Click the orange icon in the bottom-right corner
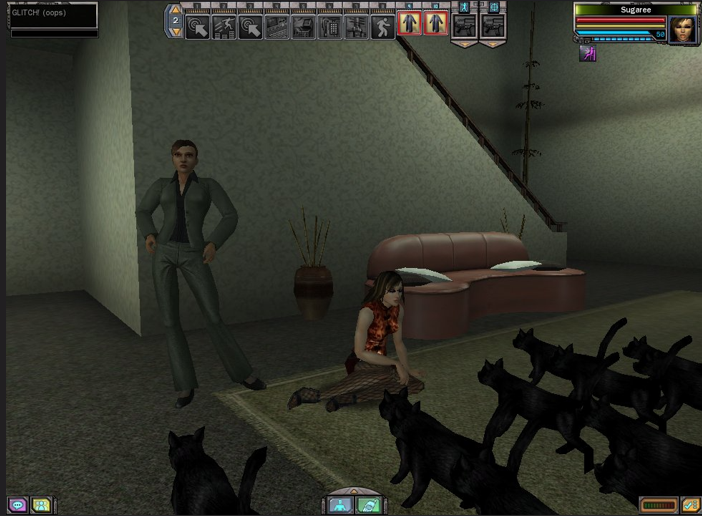This screenshot has width=702, height=516. tap(689, 505)
